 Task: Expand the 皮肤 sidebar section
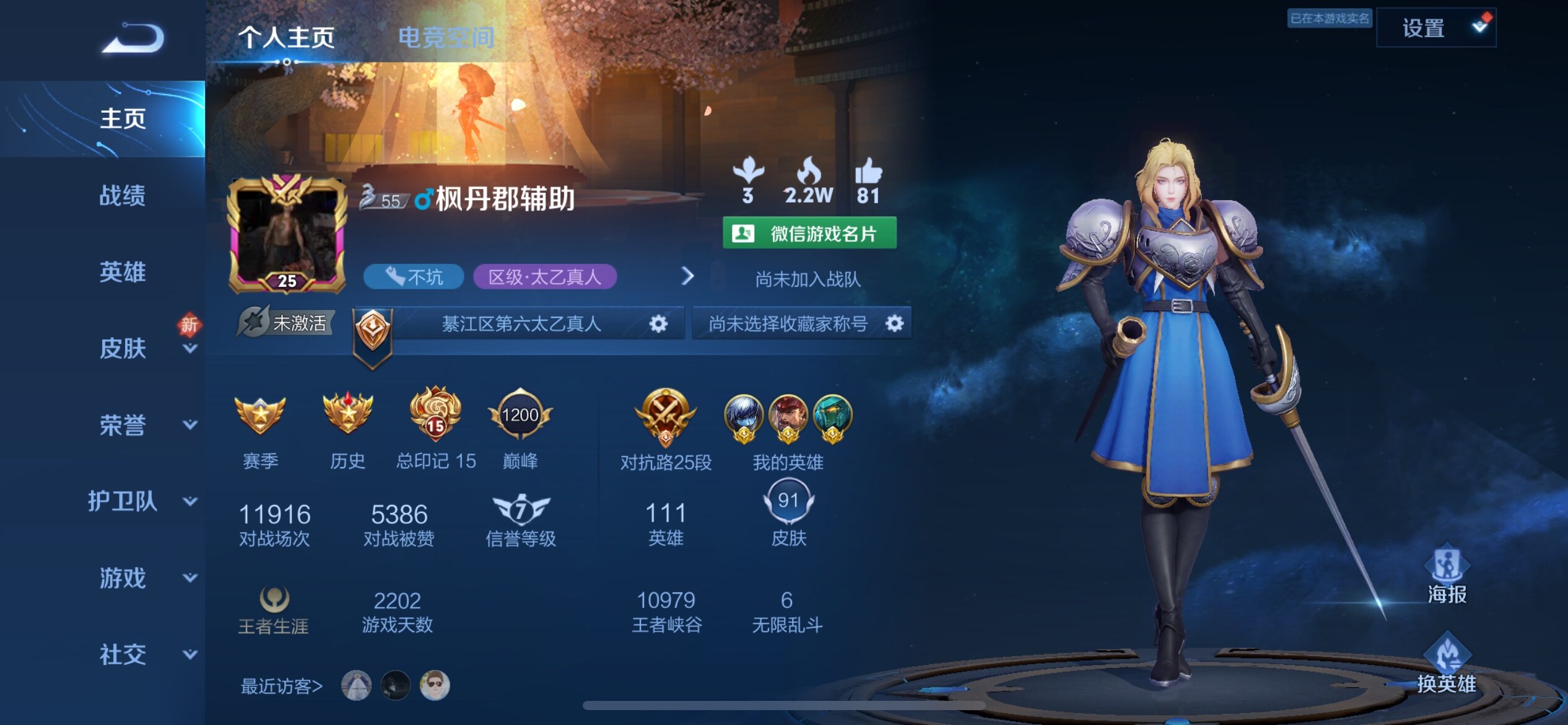[124, 348]
